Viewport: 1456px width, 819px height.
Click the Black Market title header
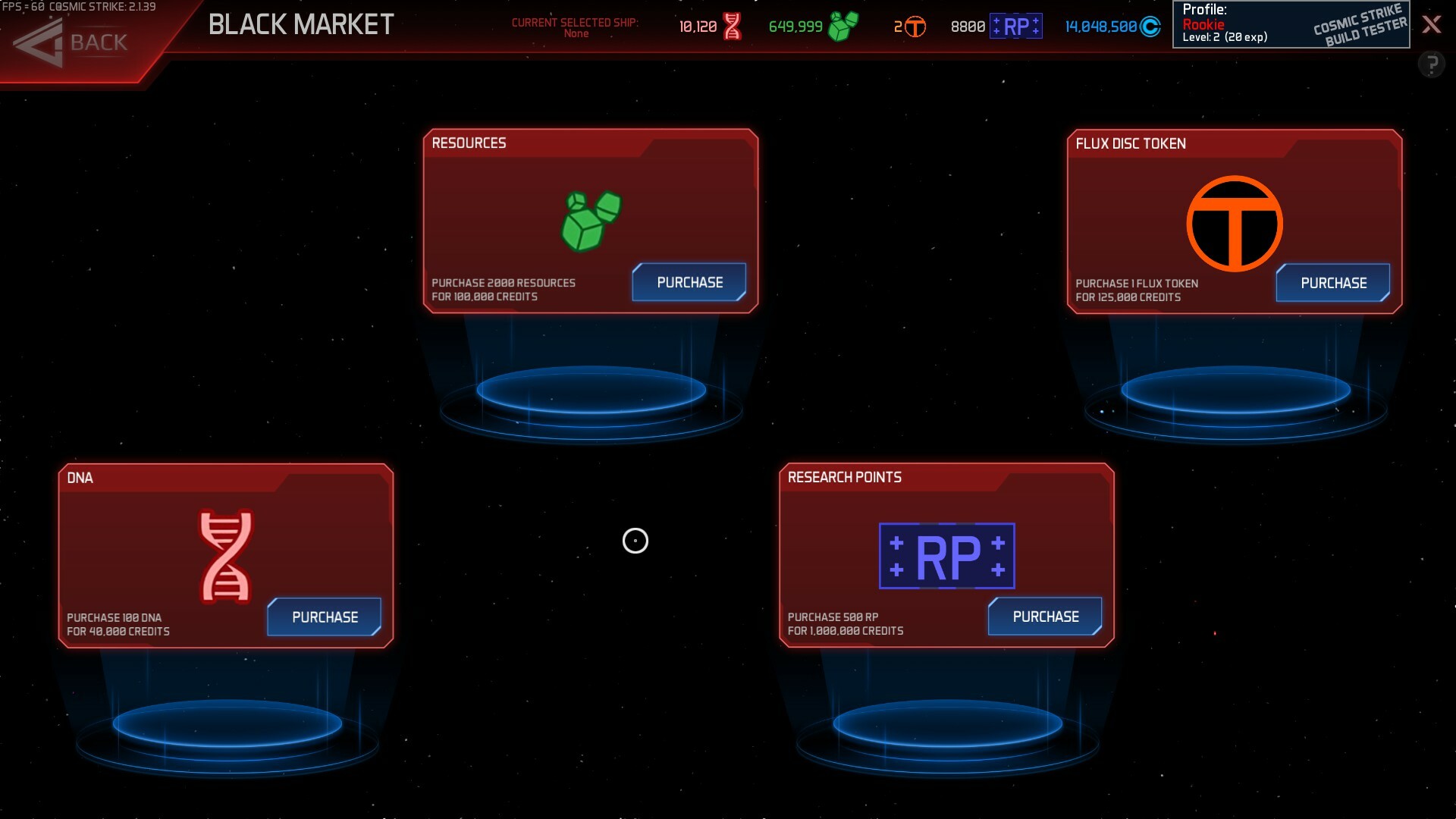(300, 25)
